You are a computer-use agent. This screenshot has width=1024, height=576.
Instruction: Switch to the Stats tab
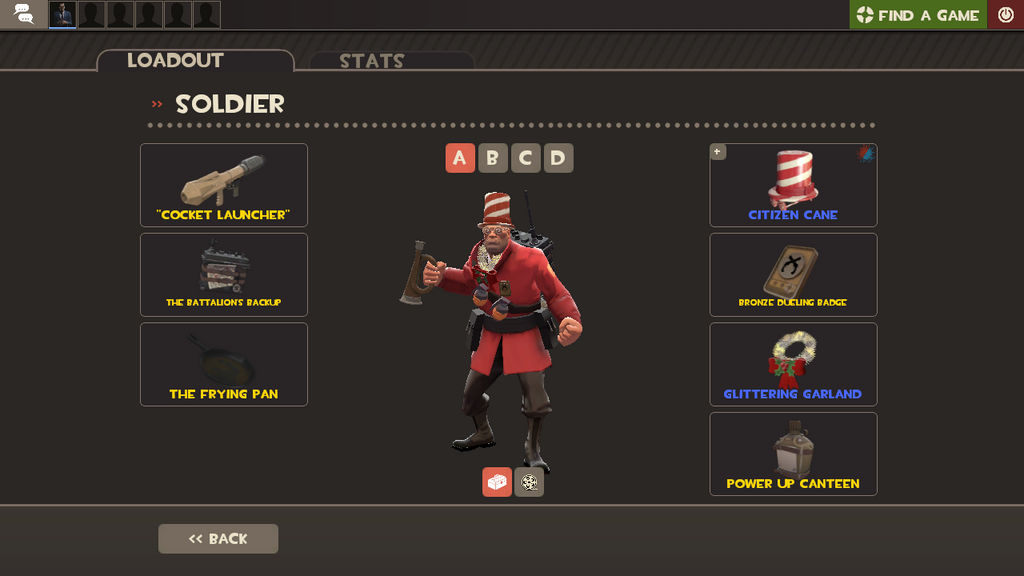click(x=371, y=61)
